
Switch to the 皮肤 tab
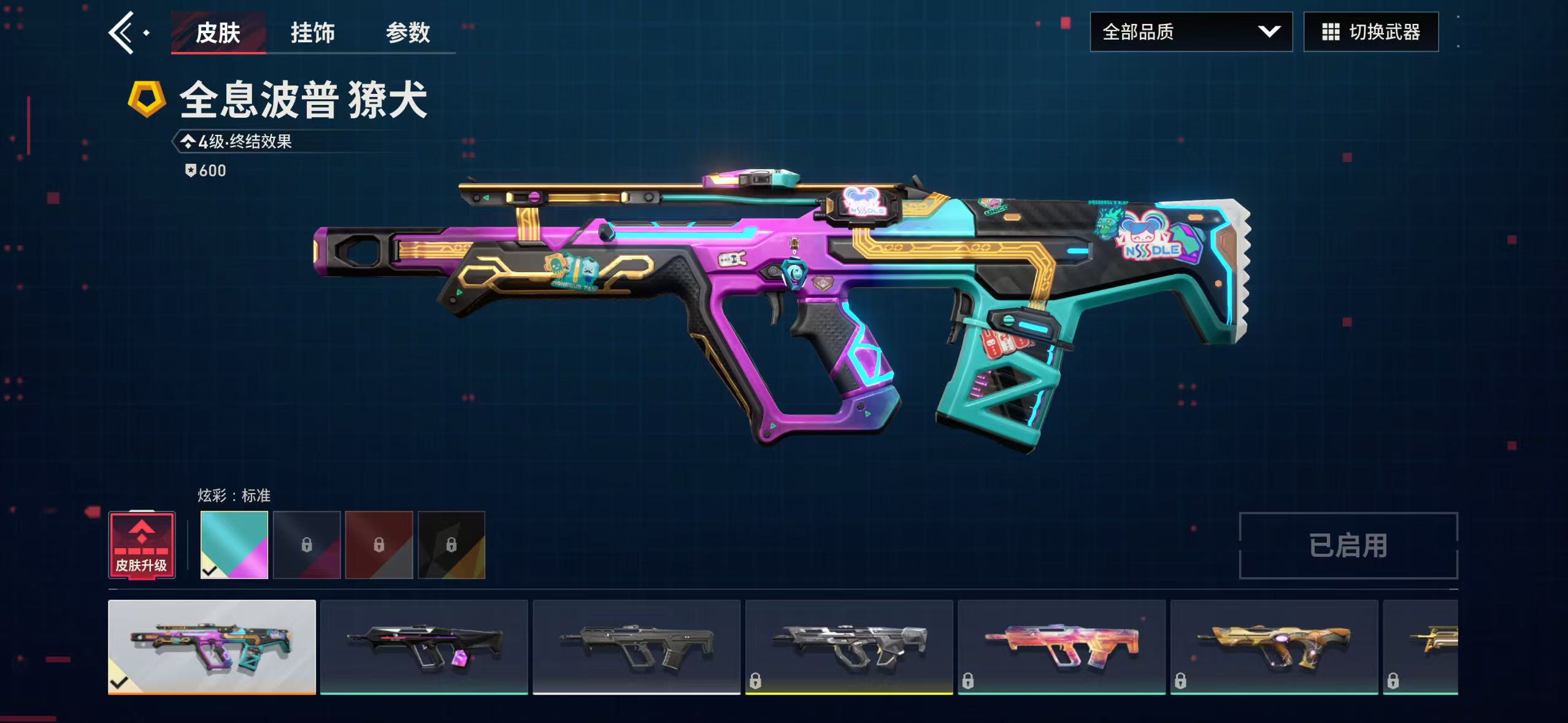[x=218, y=33]
